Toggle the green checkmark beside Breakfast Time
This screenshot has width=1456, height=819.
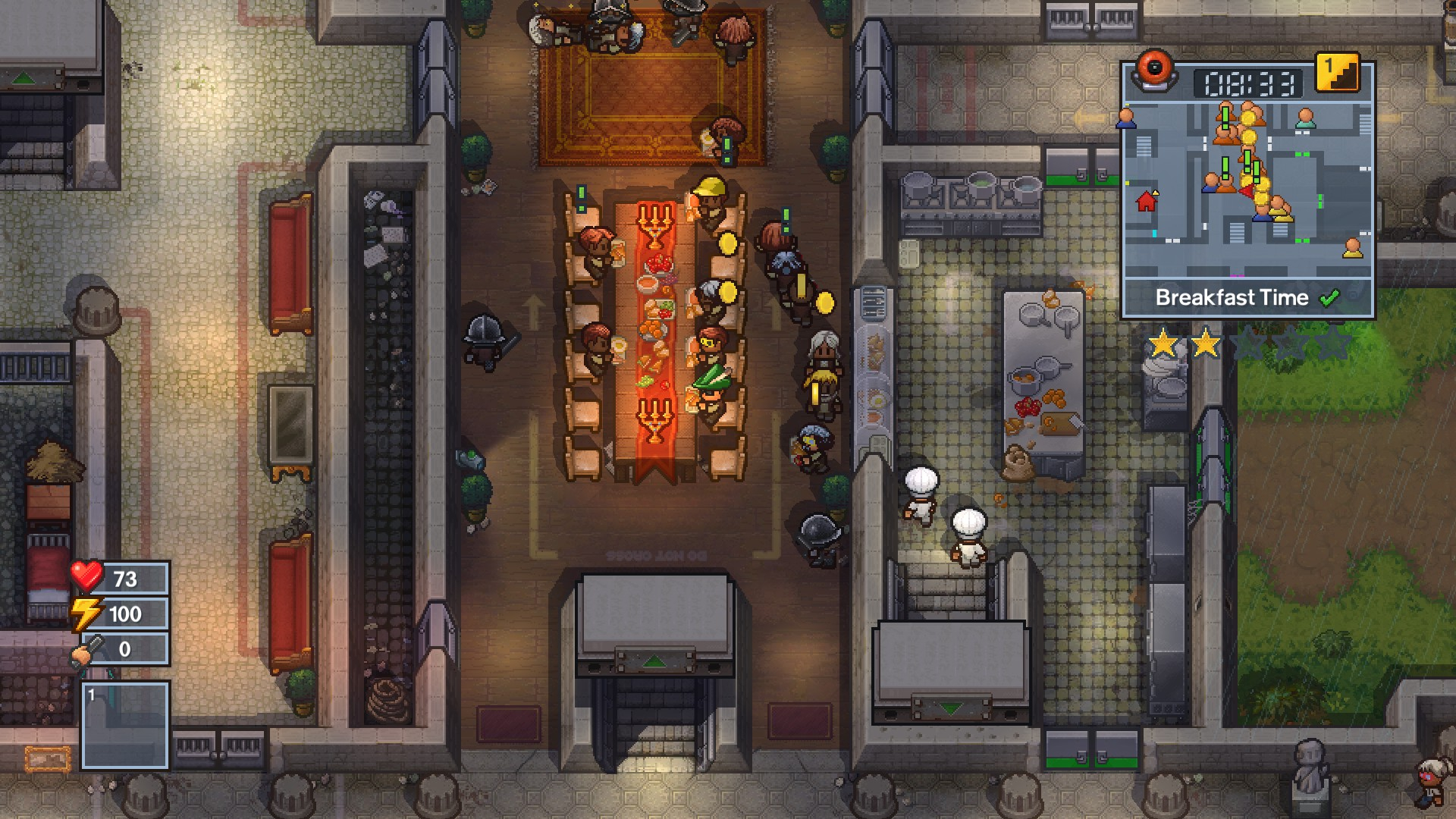1329,298
